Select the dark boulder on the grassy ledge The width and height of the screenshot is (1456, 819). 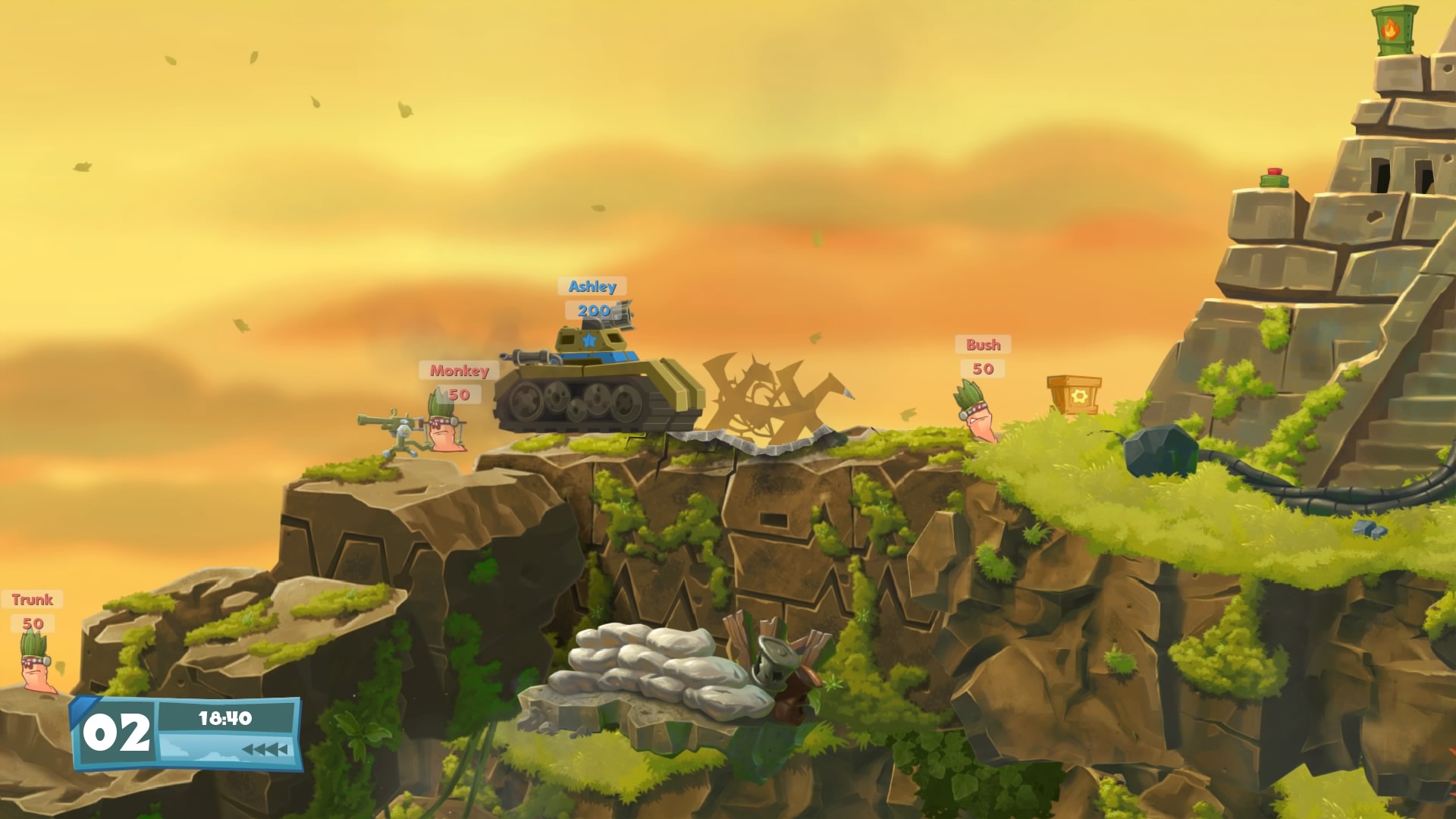tap(1160, 450)
